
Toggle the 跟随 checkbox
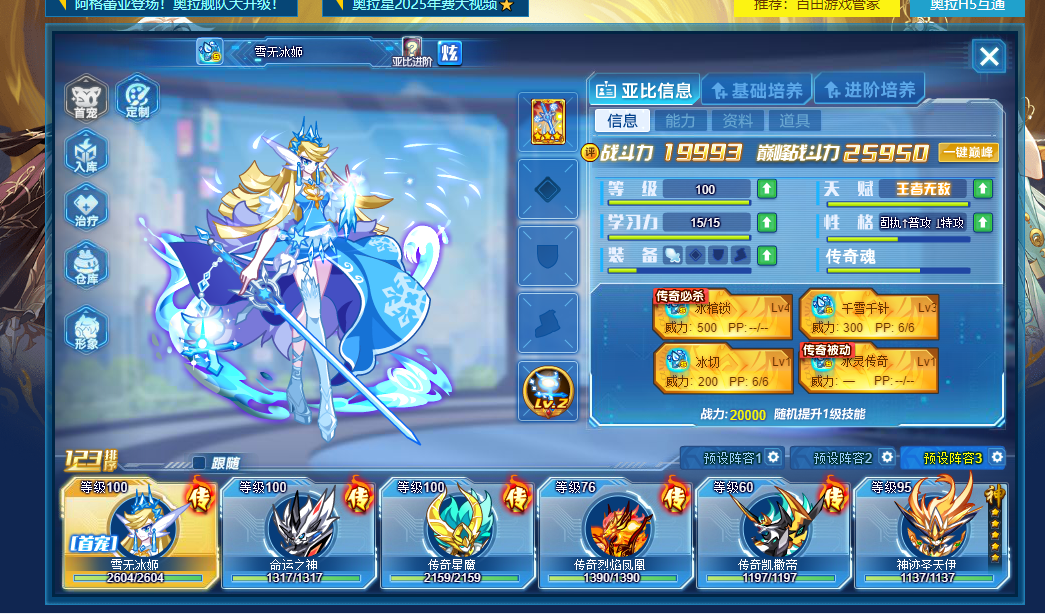click(x=199, y=463)
